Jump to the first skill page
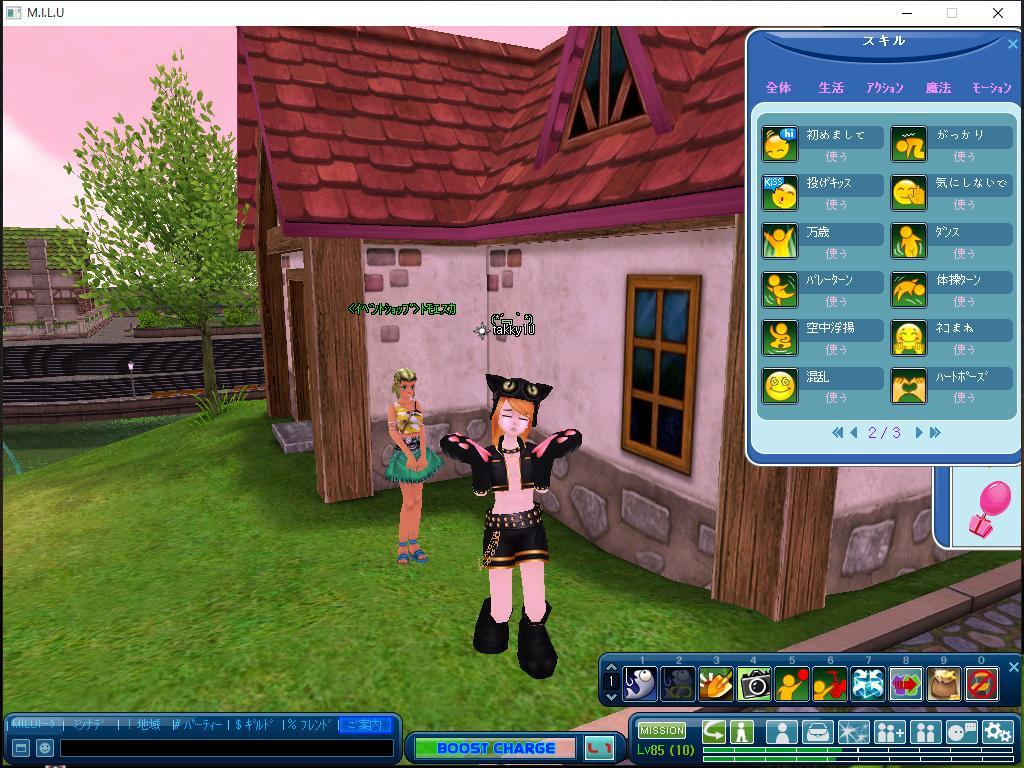 click(x=837, y=433)
